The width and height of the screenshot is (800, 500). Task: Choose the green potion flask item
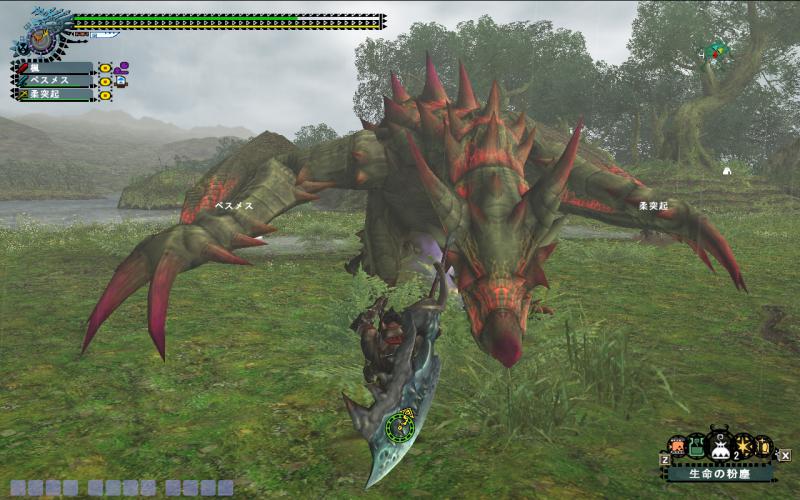696,447
